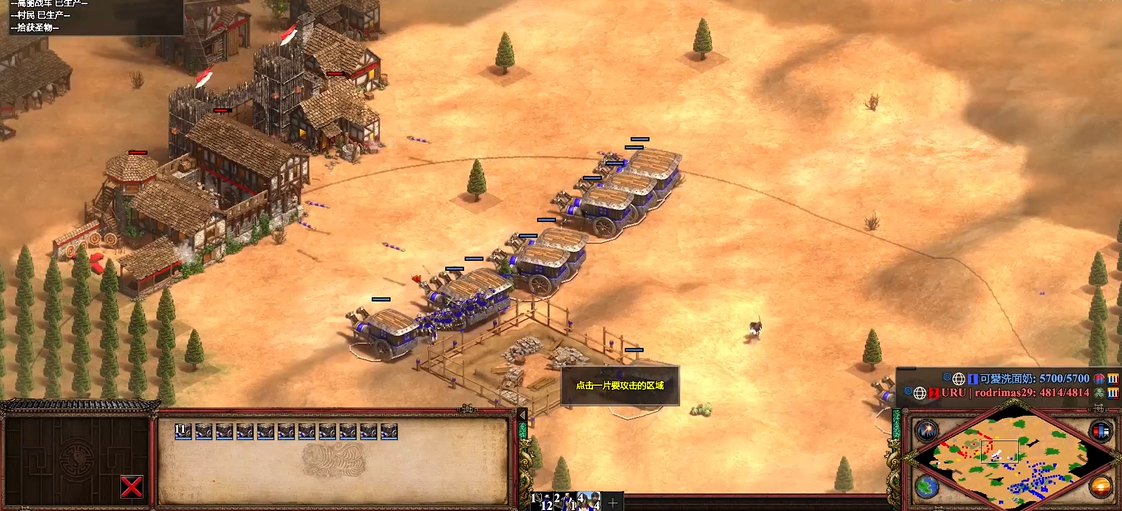Screen dimensions: 1122x511
Task: Select control group 4 with the portrait icon
Action: point(588,501)
